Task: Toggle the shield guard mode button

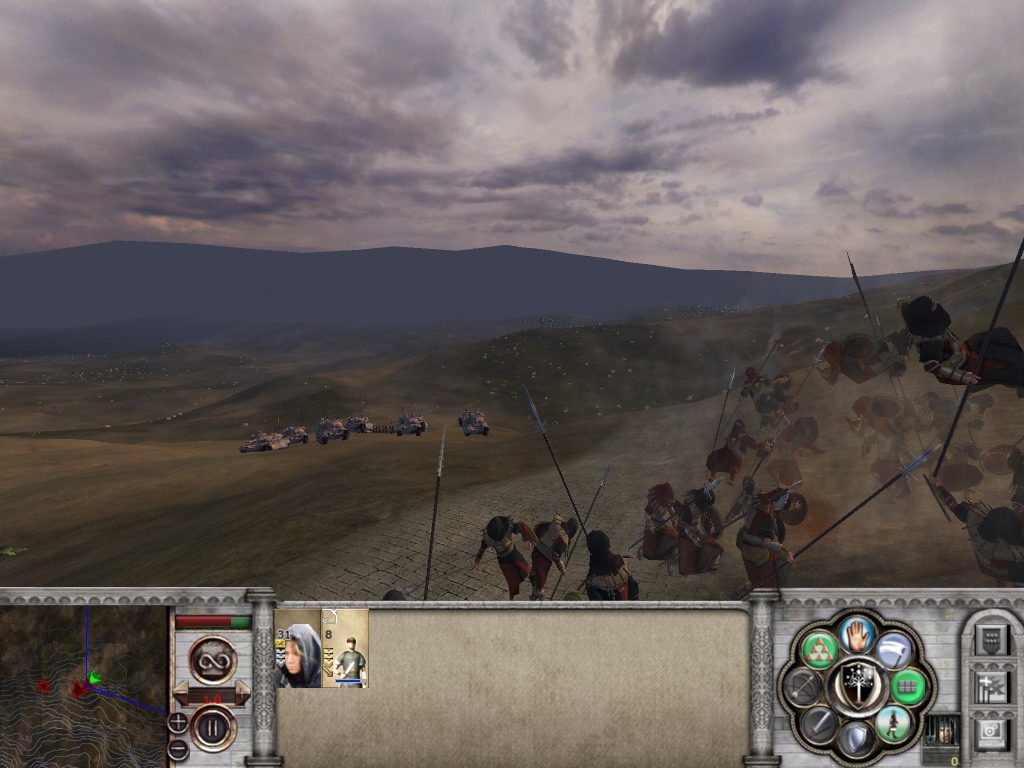Action: (857, 739)
